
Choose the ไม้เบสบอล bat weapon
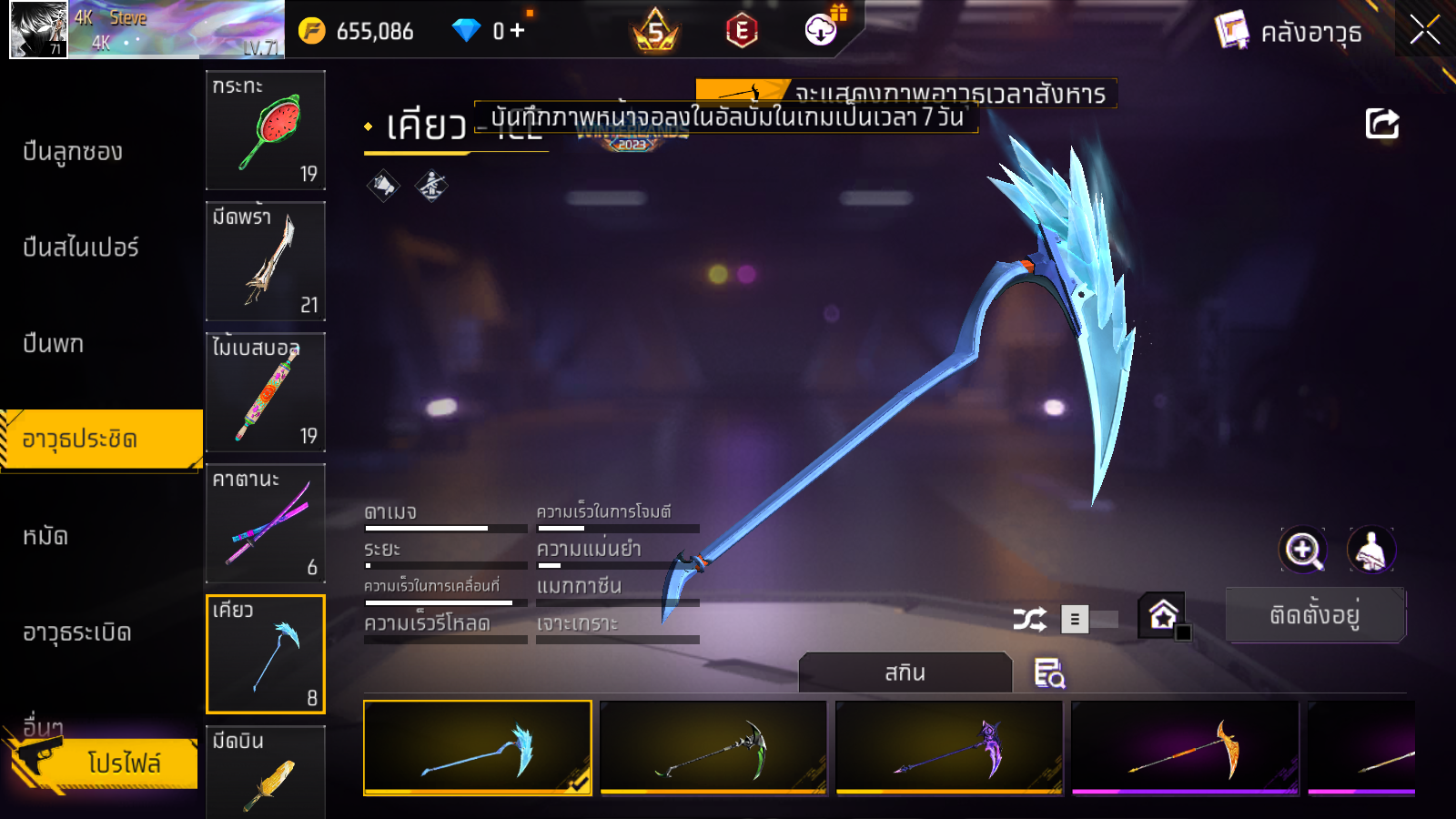click(x=266, y=392)
